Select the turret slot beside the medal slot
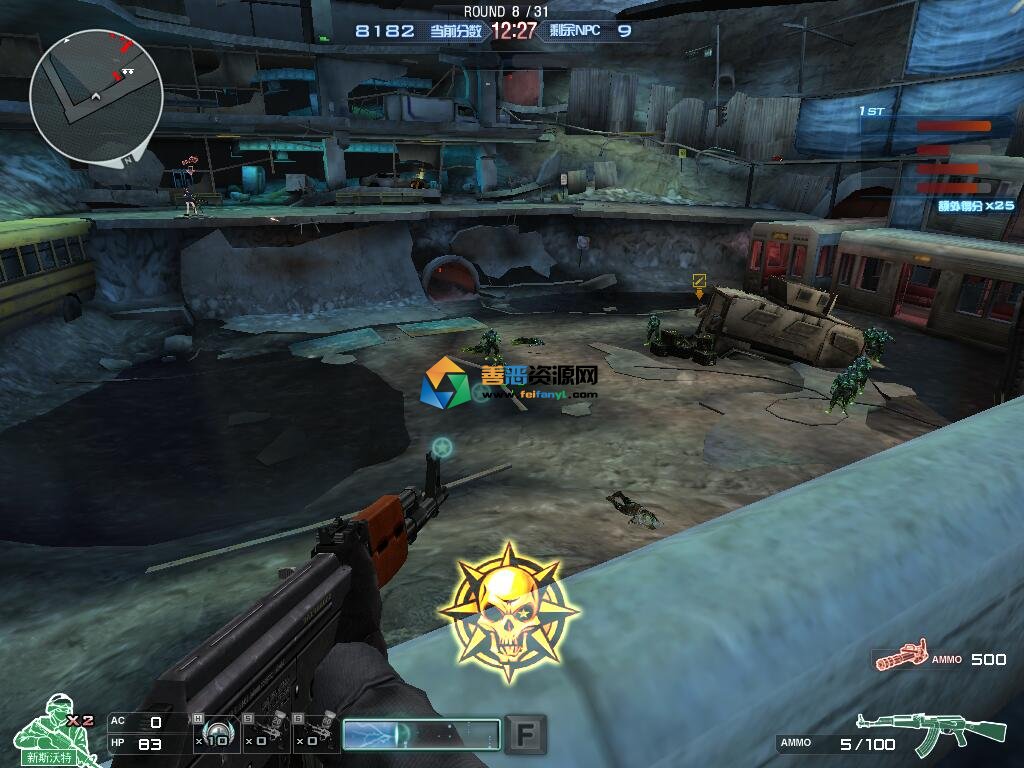This screenshot has width=1024, height=768. click(268, 733)
